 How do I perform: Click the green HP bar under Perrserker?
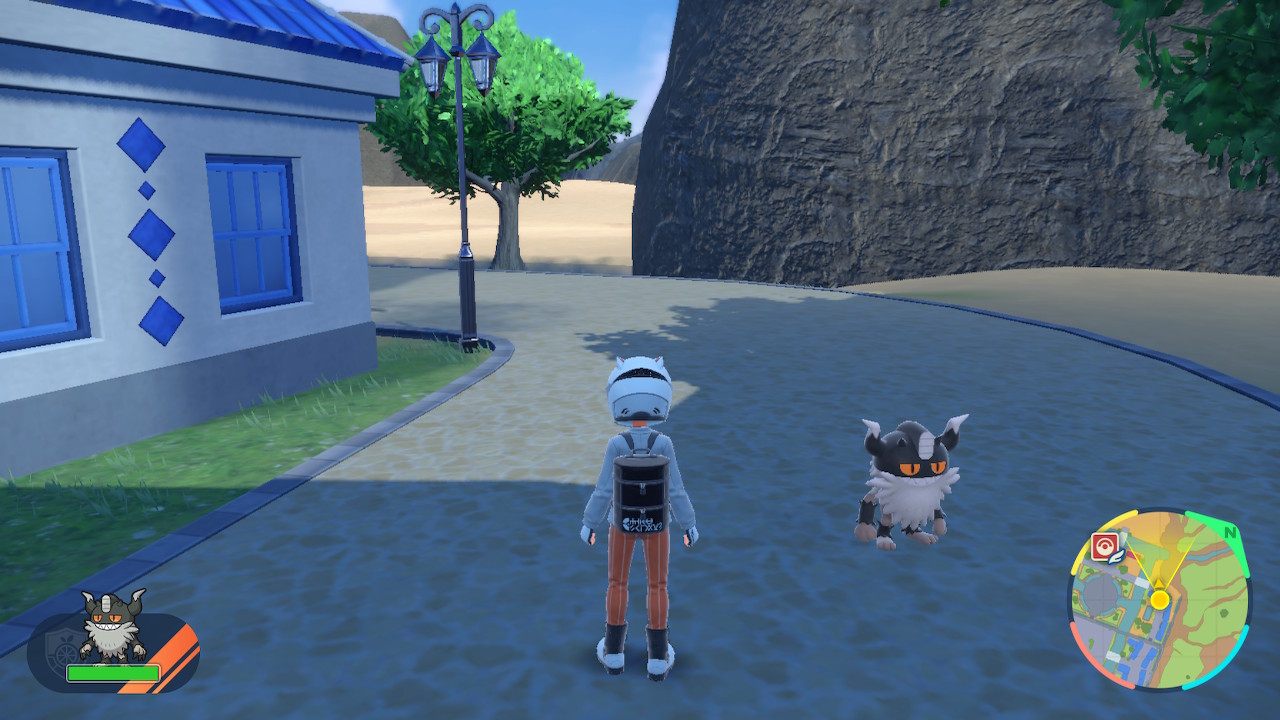click(x=113, y=672)
